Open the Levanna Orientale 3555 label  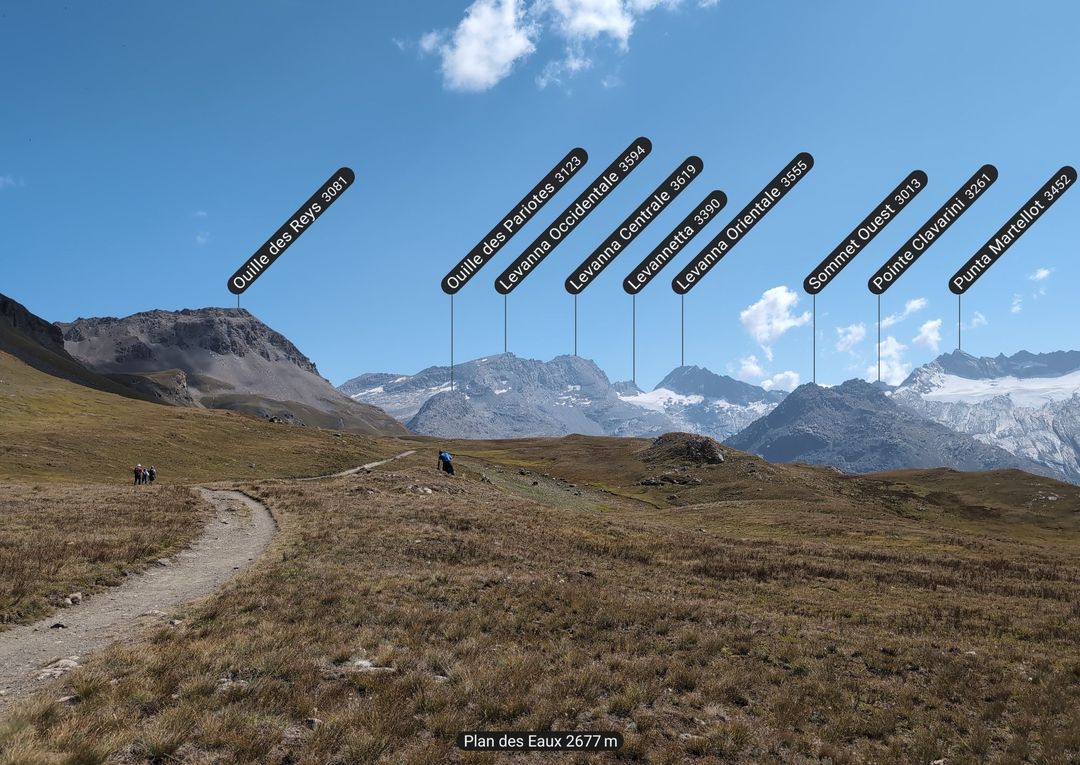pos(743,223)
